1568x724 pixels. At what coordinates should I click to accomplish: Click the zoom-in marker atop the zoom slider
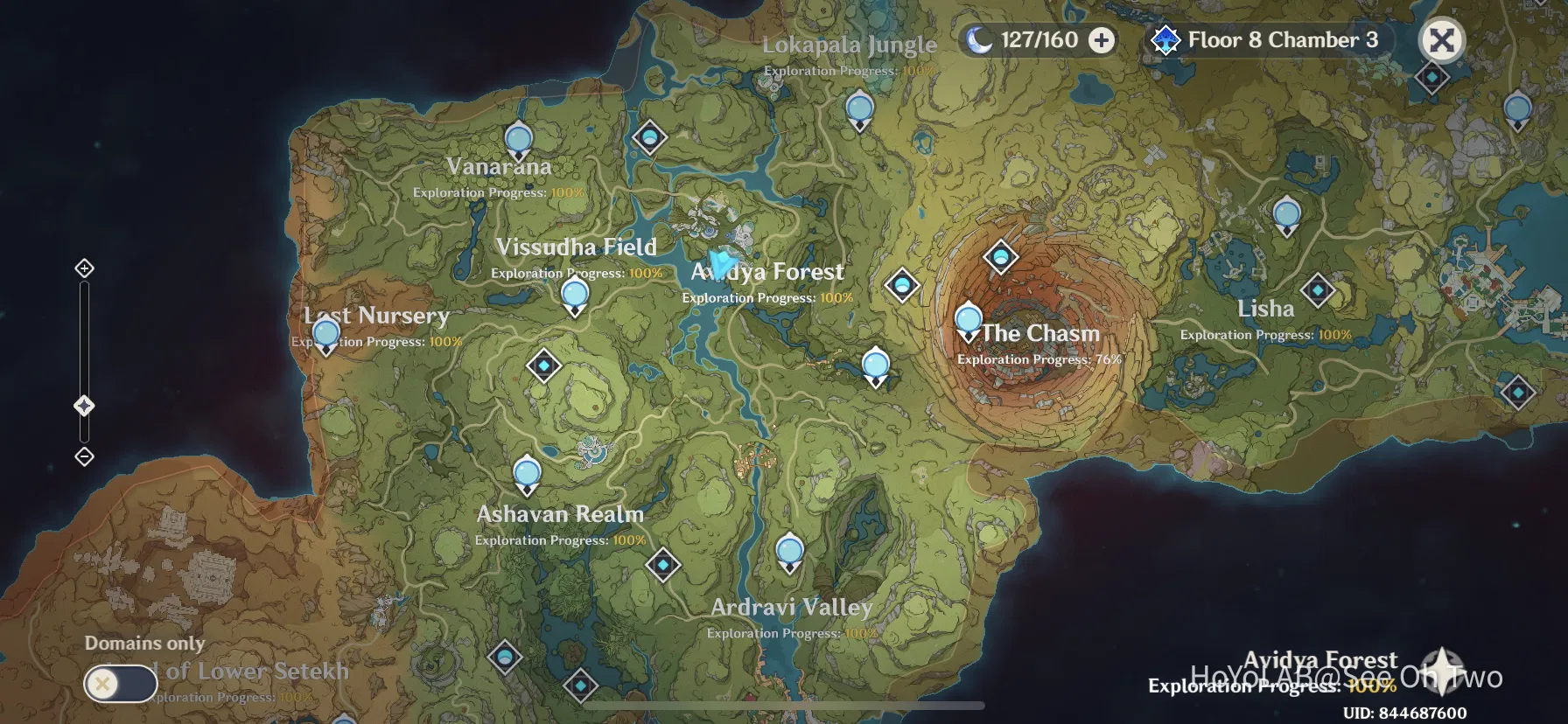[x=84, y=268]
